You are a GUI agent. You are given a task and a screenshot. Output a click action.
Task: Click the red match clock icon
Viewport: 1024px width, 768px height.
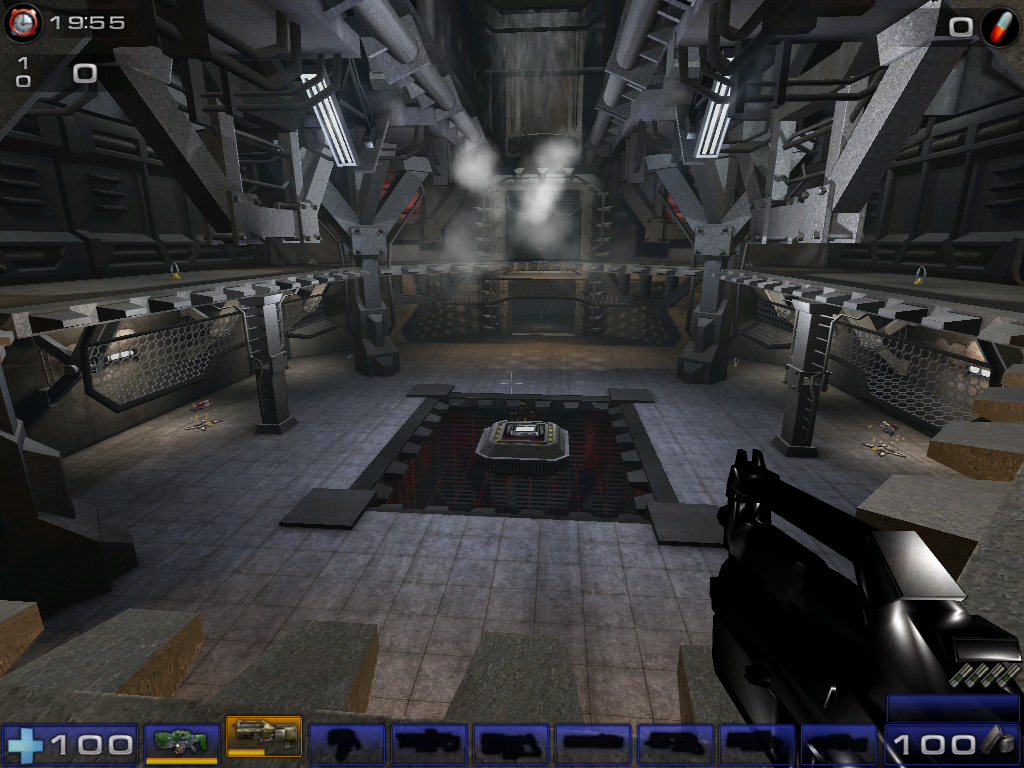pyautogui.click(x=21, y=22)
